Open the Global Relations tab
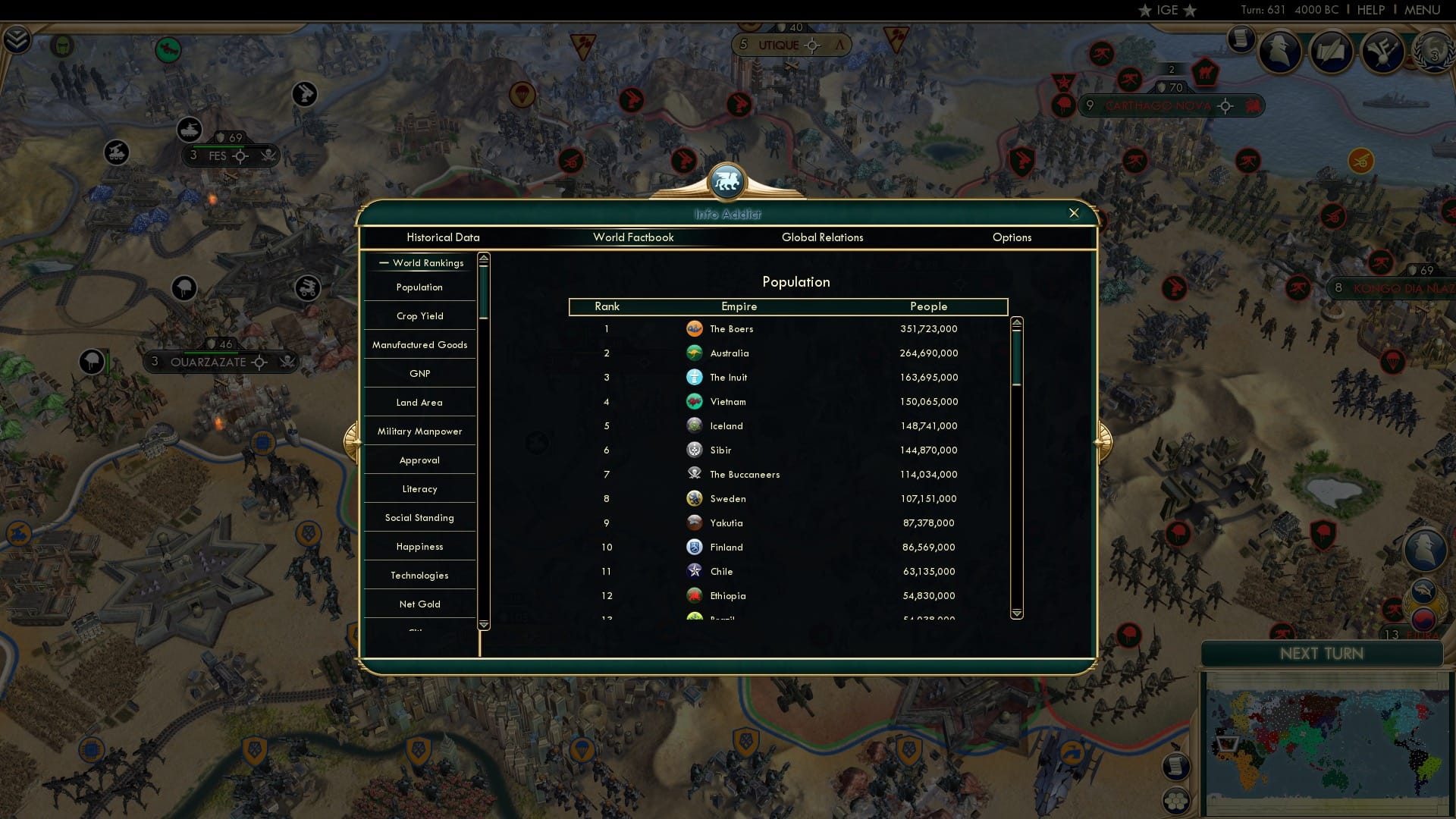Screen dimensions: 1456x819 coord(824,237)
